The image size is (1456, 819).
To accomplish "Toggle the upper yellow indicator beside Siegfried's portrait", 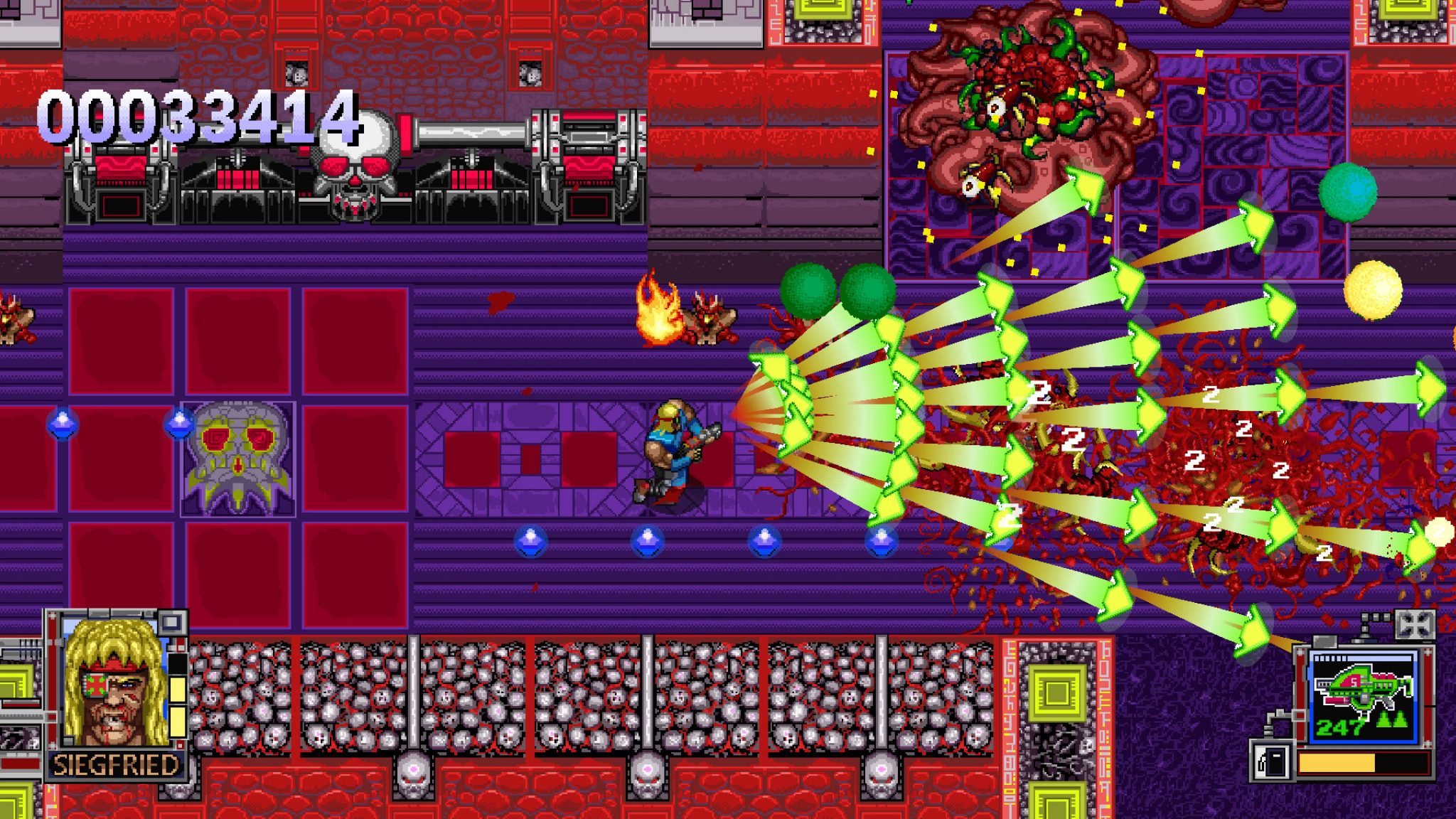I will pos(178,690).
